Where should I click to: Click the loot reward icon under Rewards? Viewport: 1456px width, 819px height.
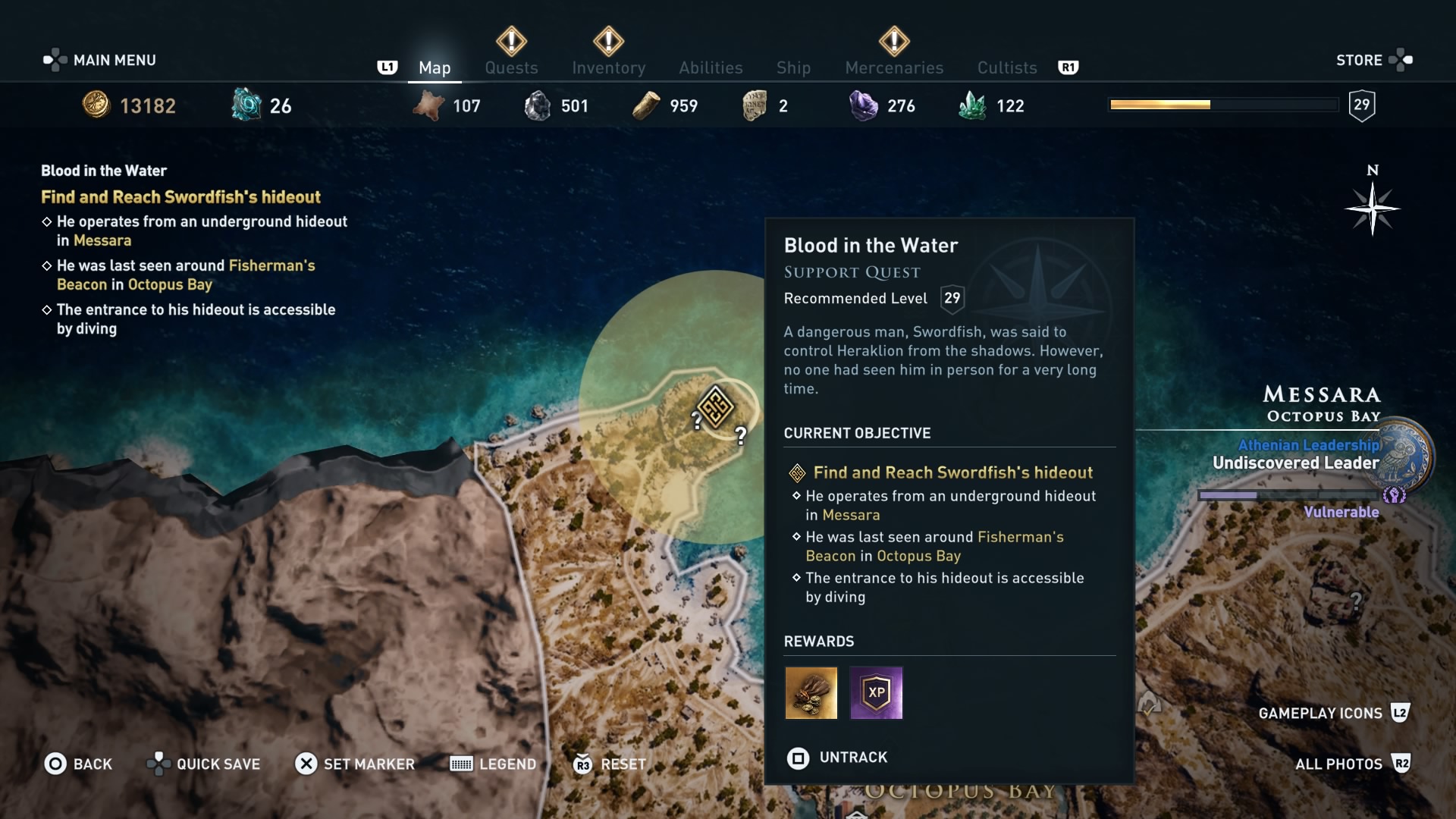(811, 693)
